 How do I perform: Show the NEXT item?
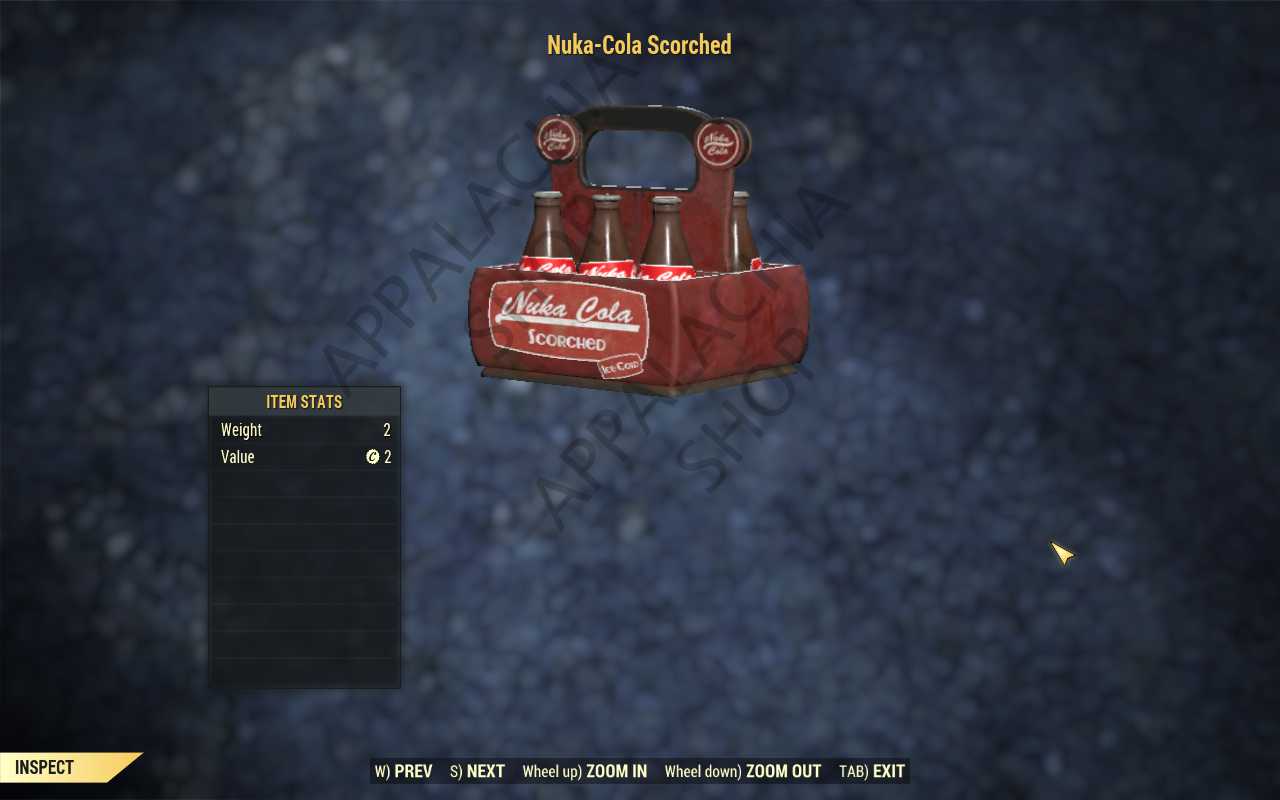477,771
